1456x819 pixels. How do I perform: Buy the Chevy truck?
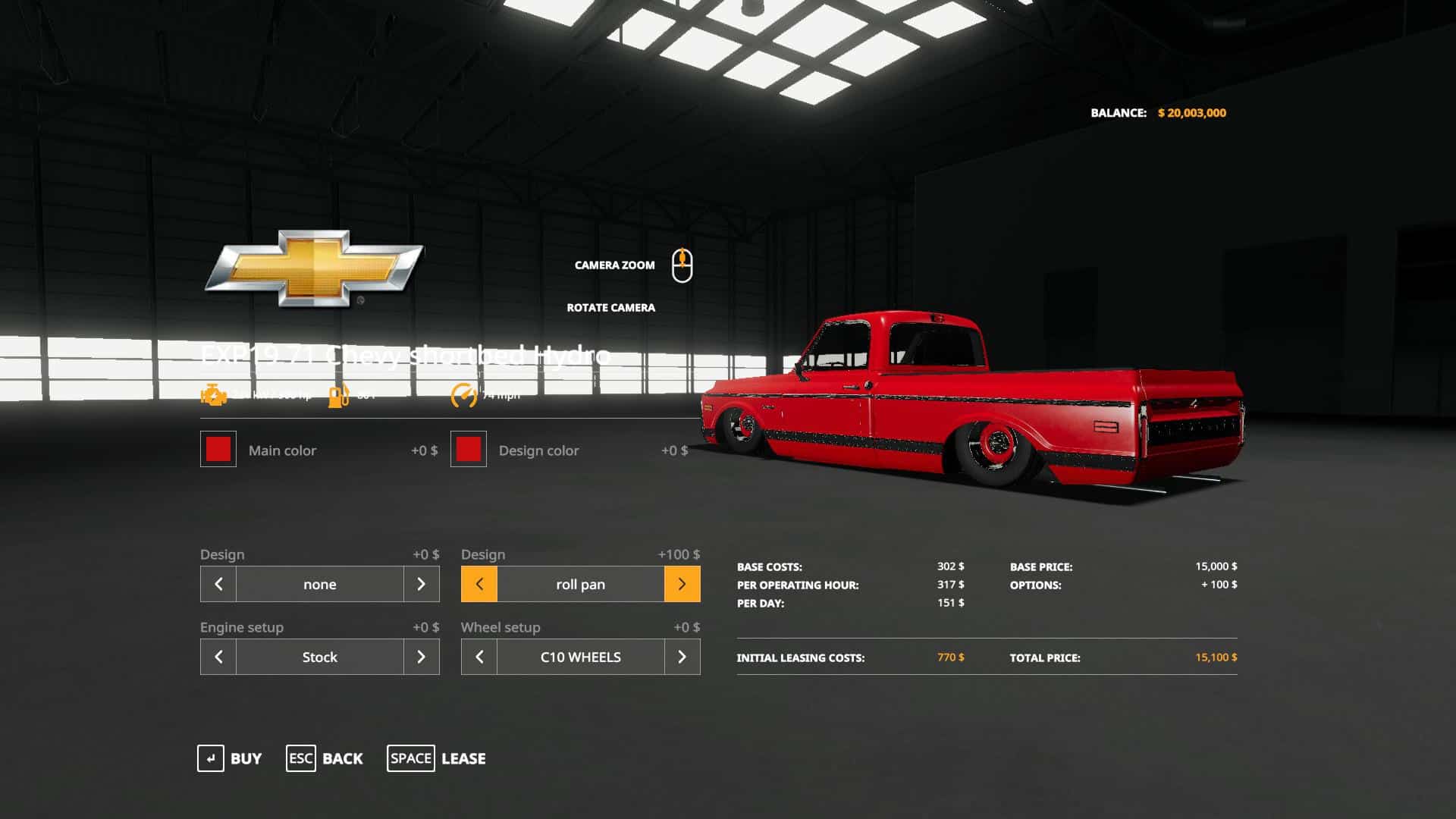(229, 758)
